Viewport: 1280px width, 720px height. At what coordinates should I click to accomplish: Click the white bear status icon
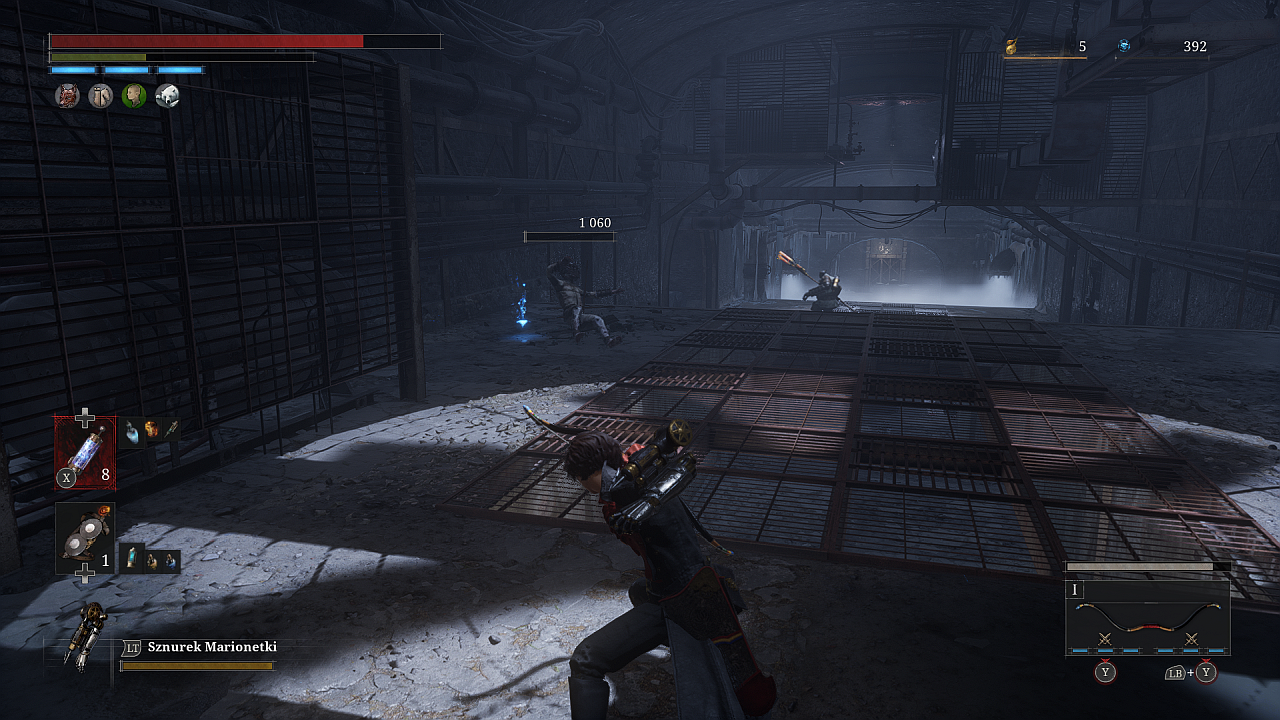click(168, 96)
